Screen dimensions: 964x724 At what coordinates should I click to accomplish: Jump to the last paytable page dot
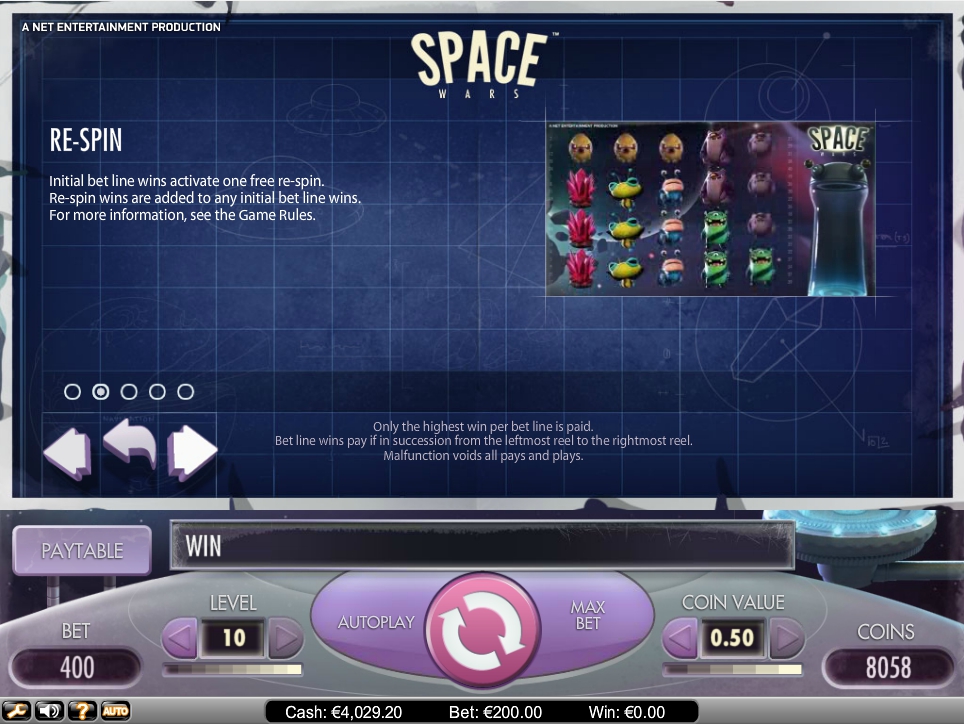[x=185, y=392]
